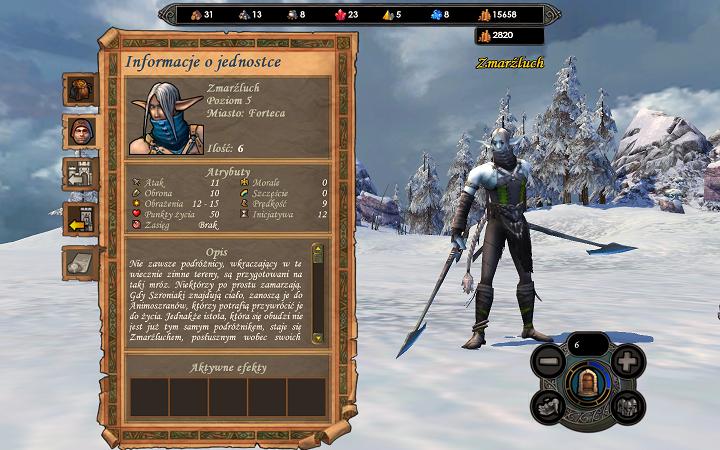Click the central arched door button

[587, 381]
